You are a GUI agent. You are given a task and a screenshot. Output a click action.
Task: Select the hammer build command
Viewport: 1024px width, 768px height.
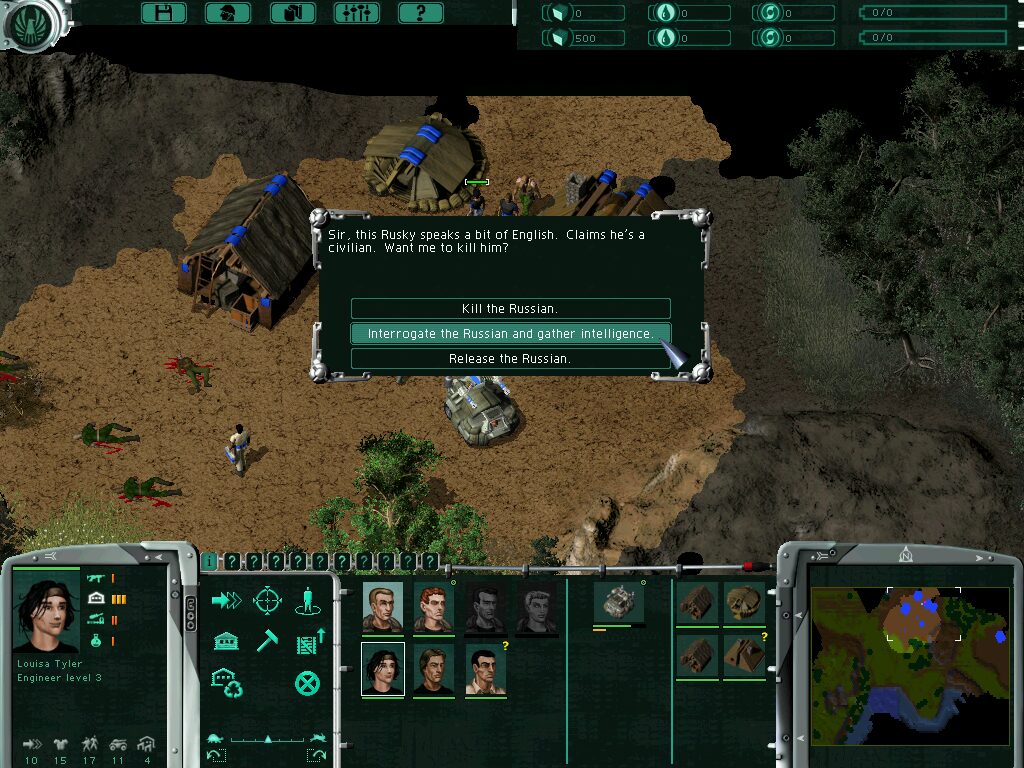click(x=267, y=641)
